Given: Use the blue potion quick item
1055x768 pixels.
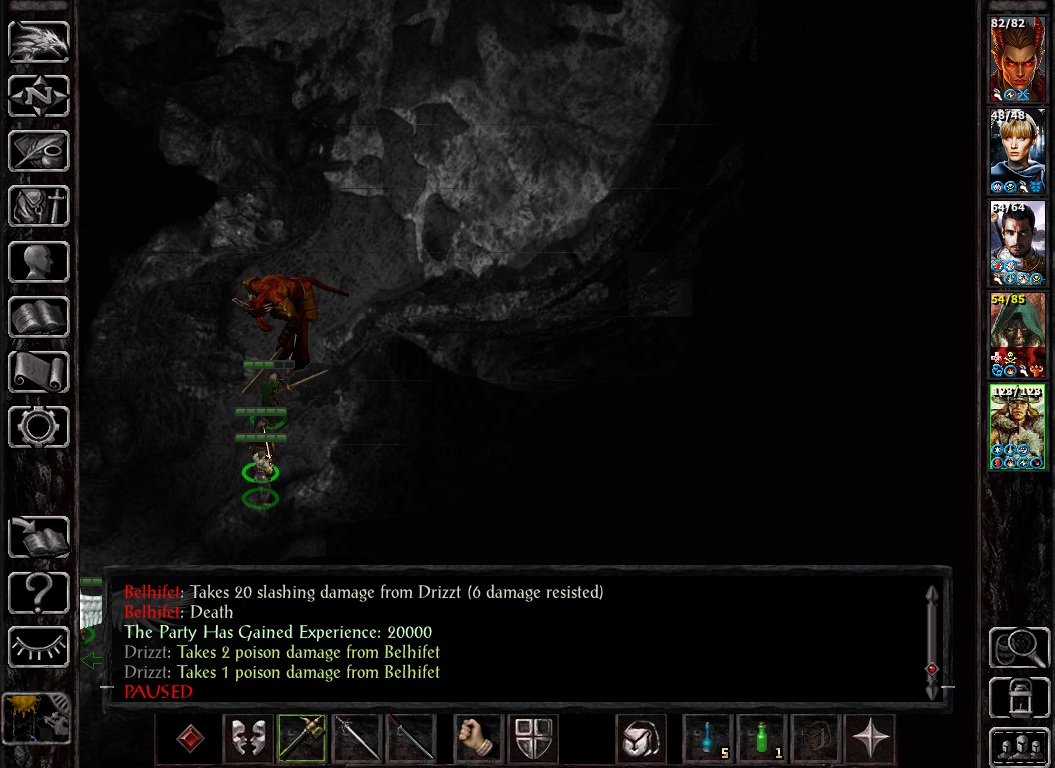Looking at the screenshot, I should 708,740.
